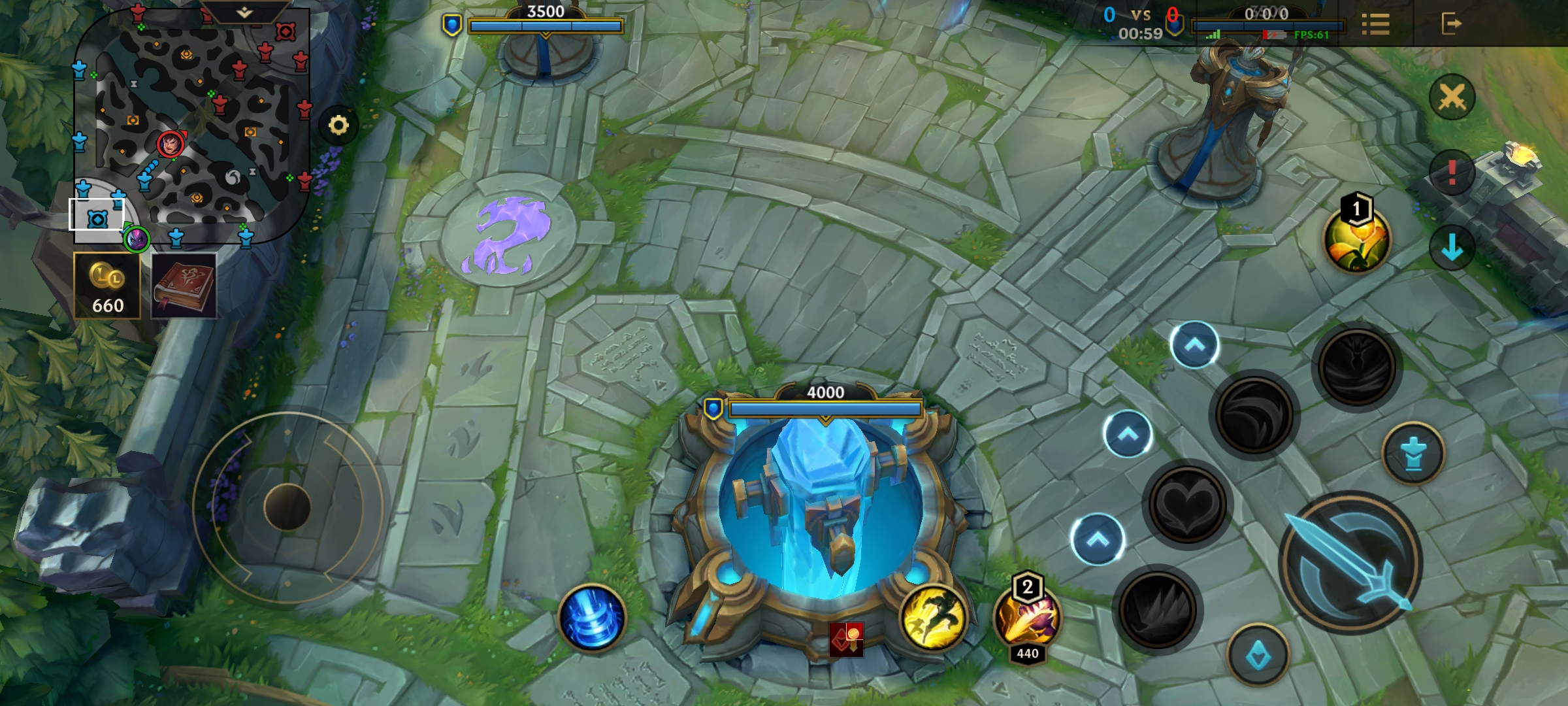Image resolution: width=1568 pixels, height=706 pixels.
Task: Open the gear settings button
Action: [x=338, y=125]
